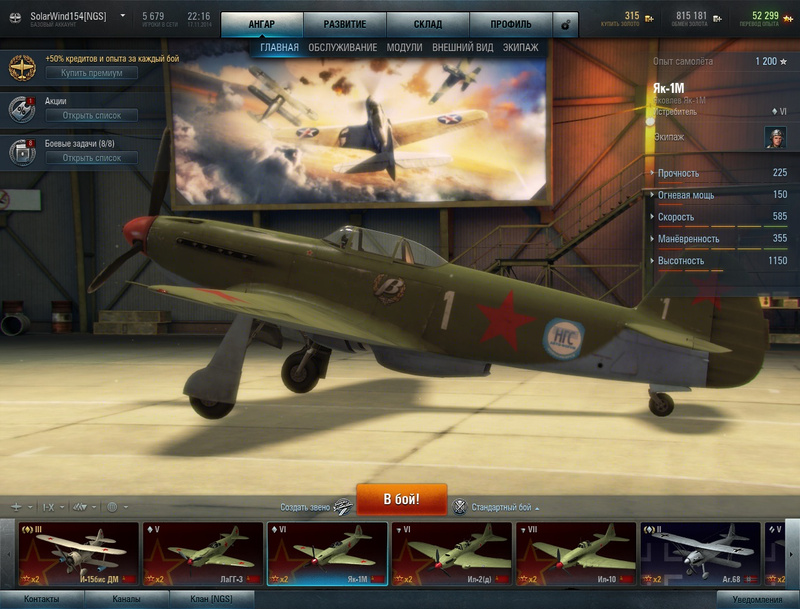Switch to the Развитие tab

pos(344,23)
